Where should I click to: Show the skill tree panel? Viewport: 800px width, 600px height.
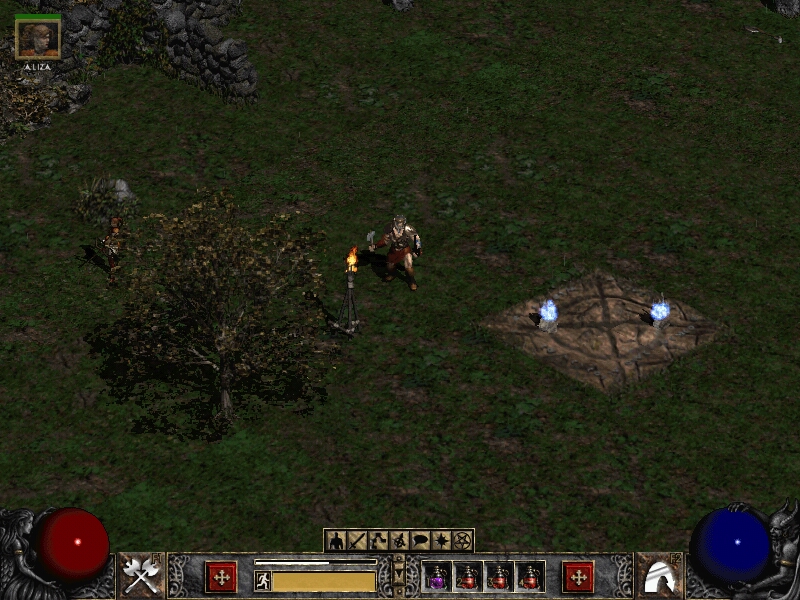(x=379, y=541)
